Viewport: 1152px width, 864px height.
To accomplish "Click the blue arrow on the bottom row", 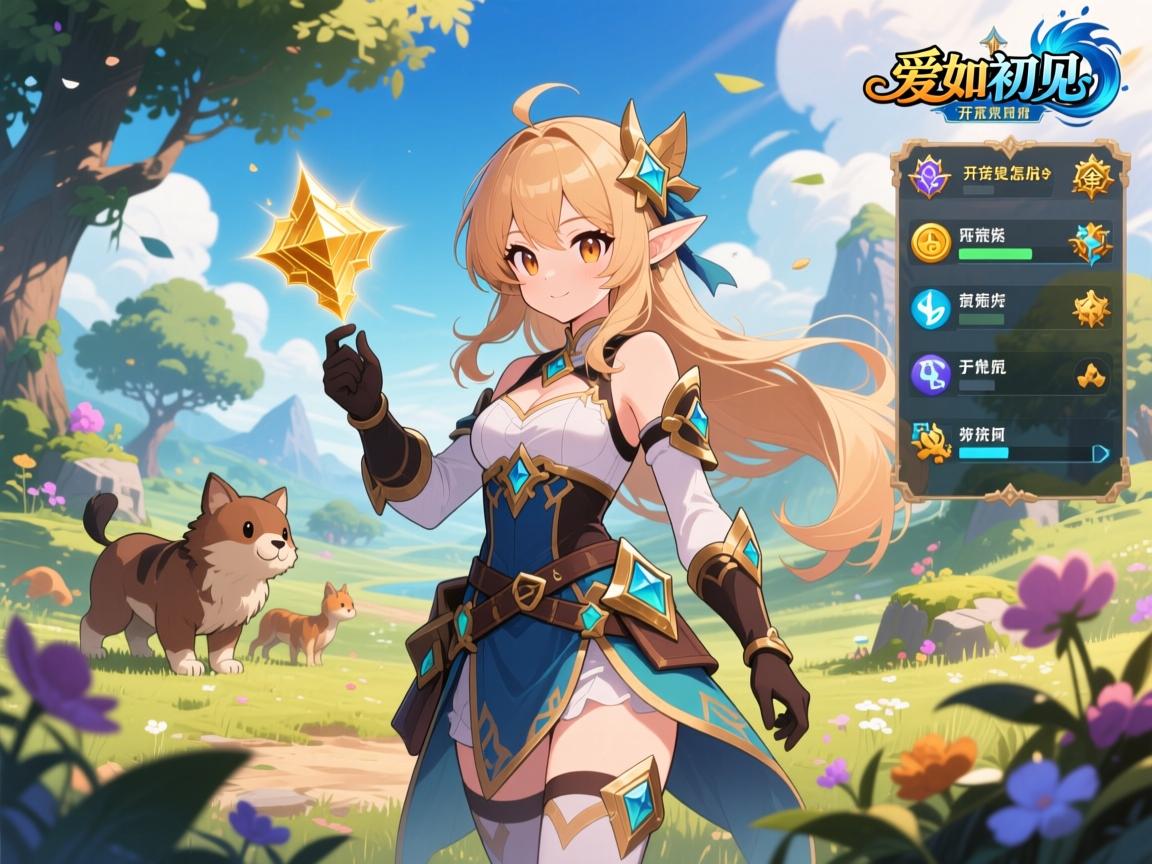I will click(1101, 452).
